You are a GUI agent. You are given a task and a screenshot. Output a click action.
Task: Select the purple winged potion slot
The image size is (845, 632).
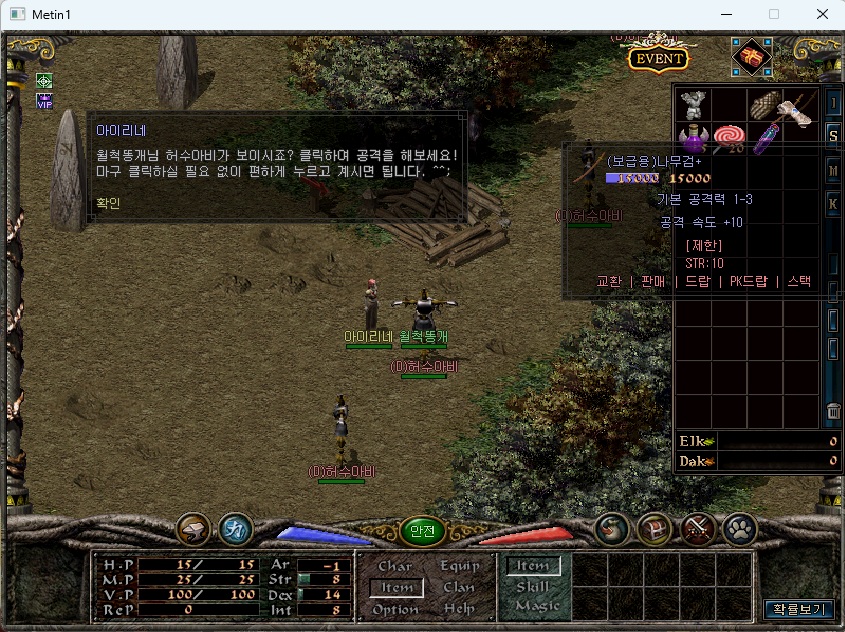(692, 139)
